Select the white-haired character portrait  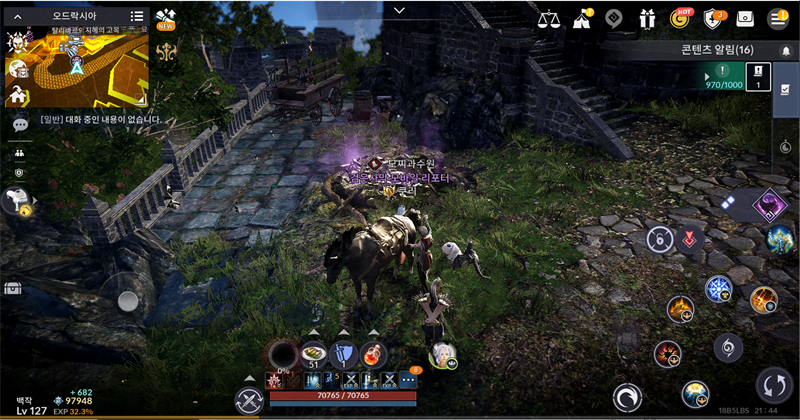coord(441,354)
